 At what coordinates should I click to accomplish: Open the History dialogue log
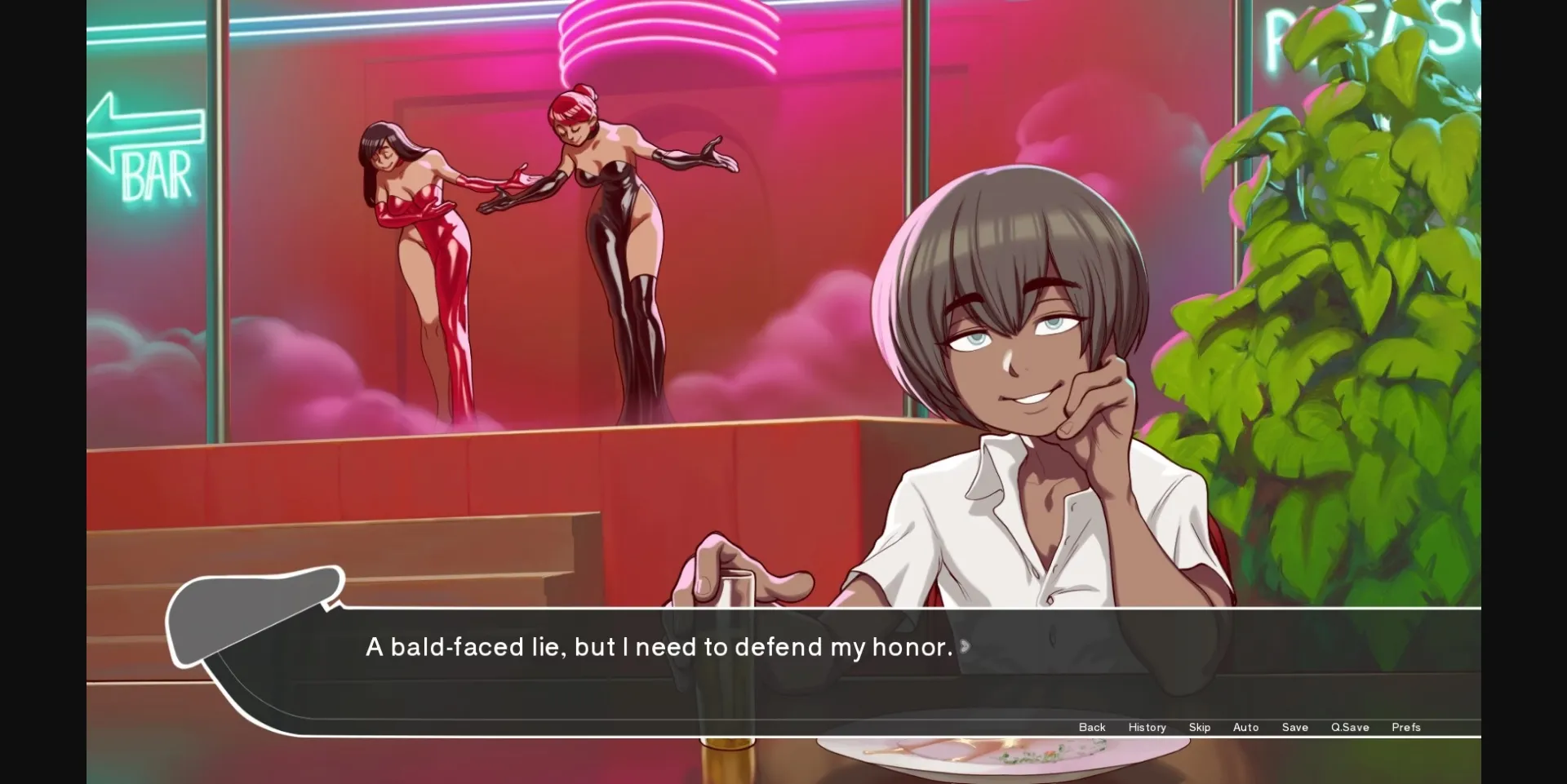[1147, 727]
